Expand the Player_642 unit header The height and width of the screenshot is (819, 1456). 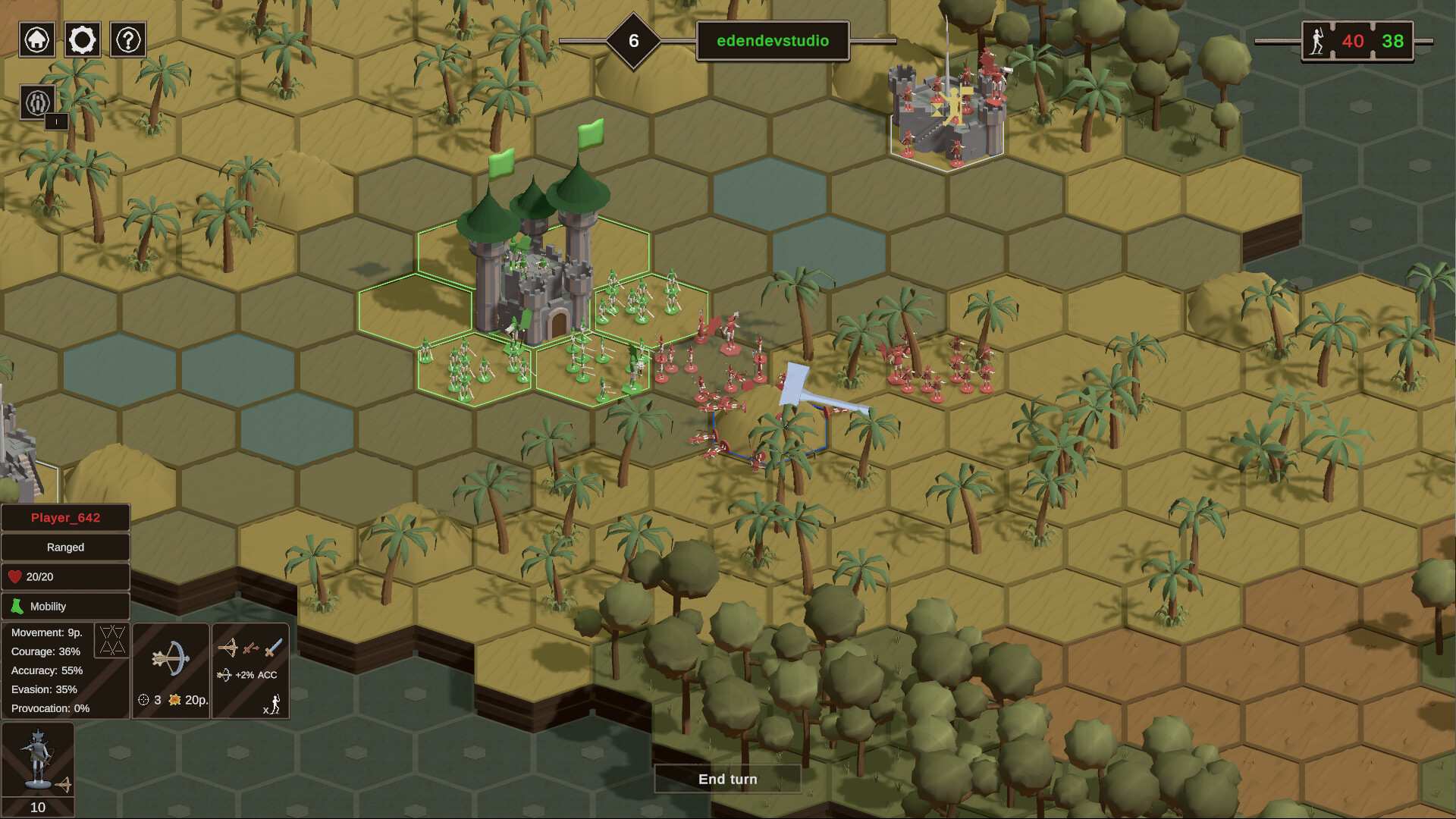point(65,517)
